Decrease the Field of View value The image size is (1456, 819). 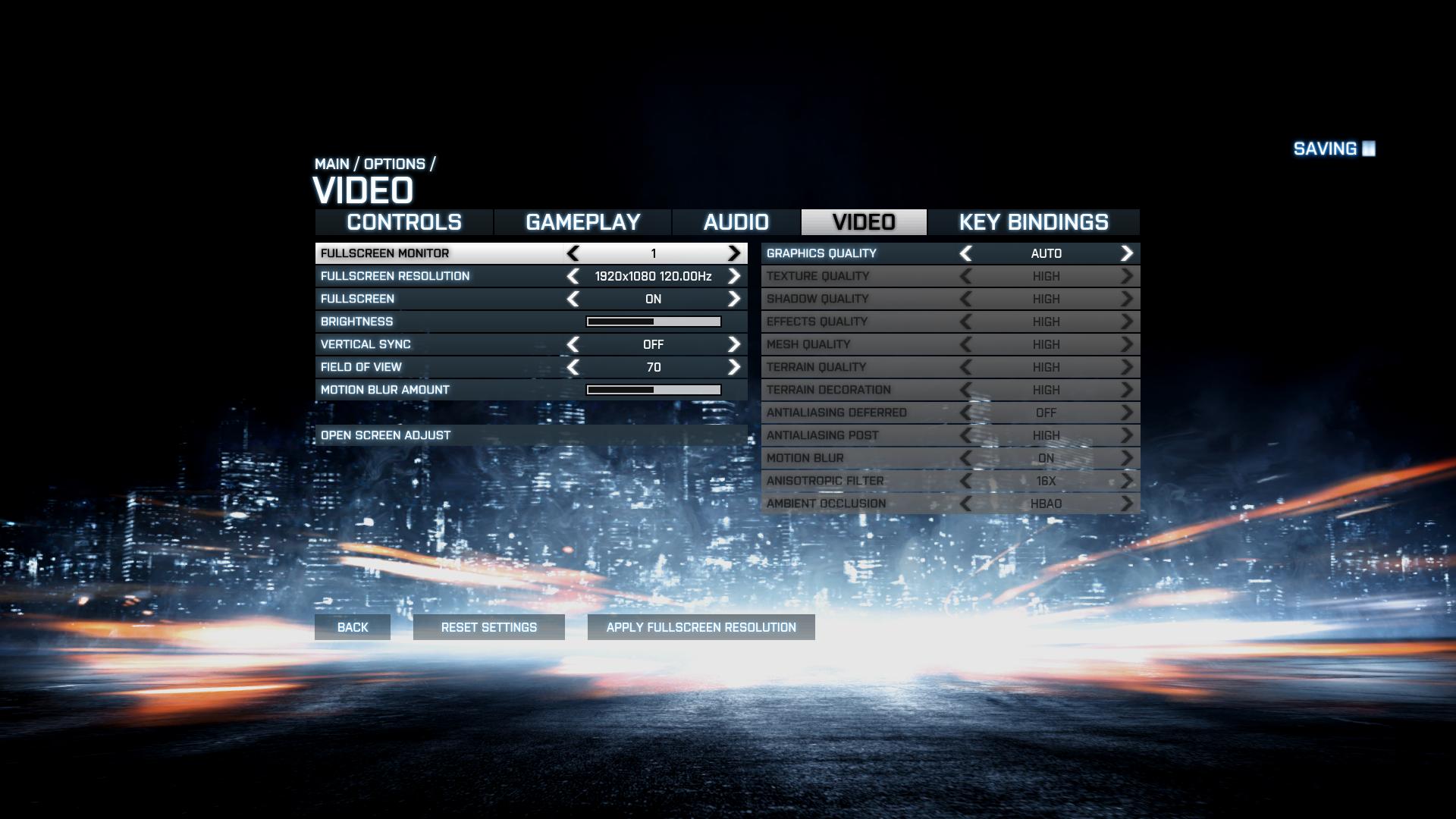click(x=573, y=367)
